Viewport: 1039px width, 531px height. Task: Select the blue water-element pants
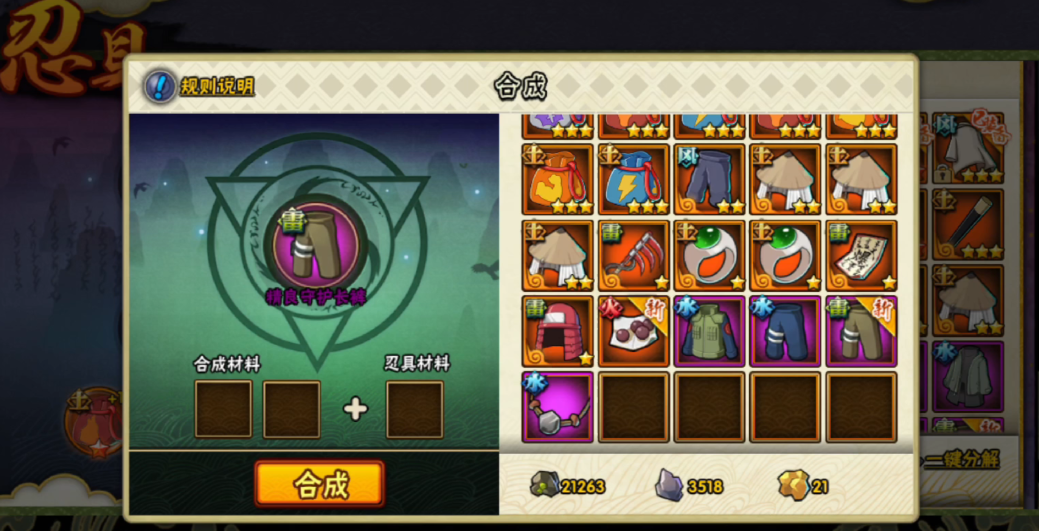785,331
